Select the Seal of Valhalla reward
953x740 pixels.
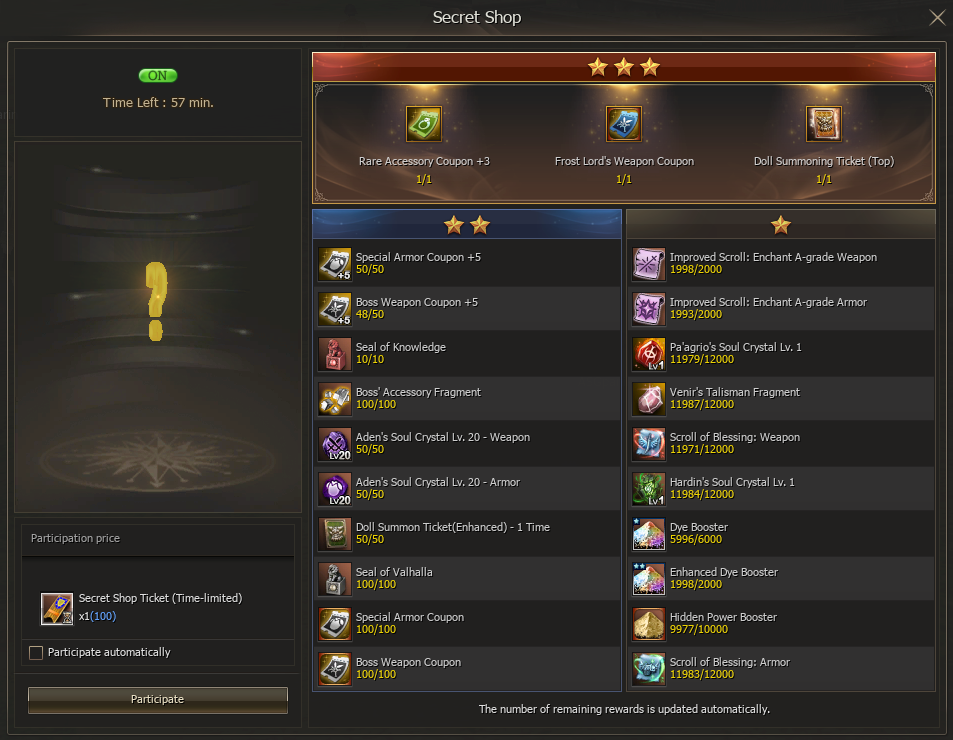point(466,580)
